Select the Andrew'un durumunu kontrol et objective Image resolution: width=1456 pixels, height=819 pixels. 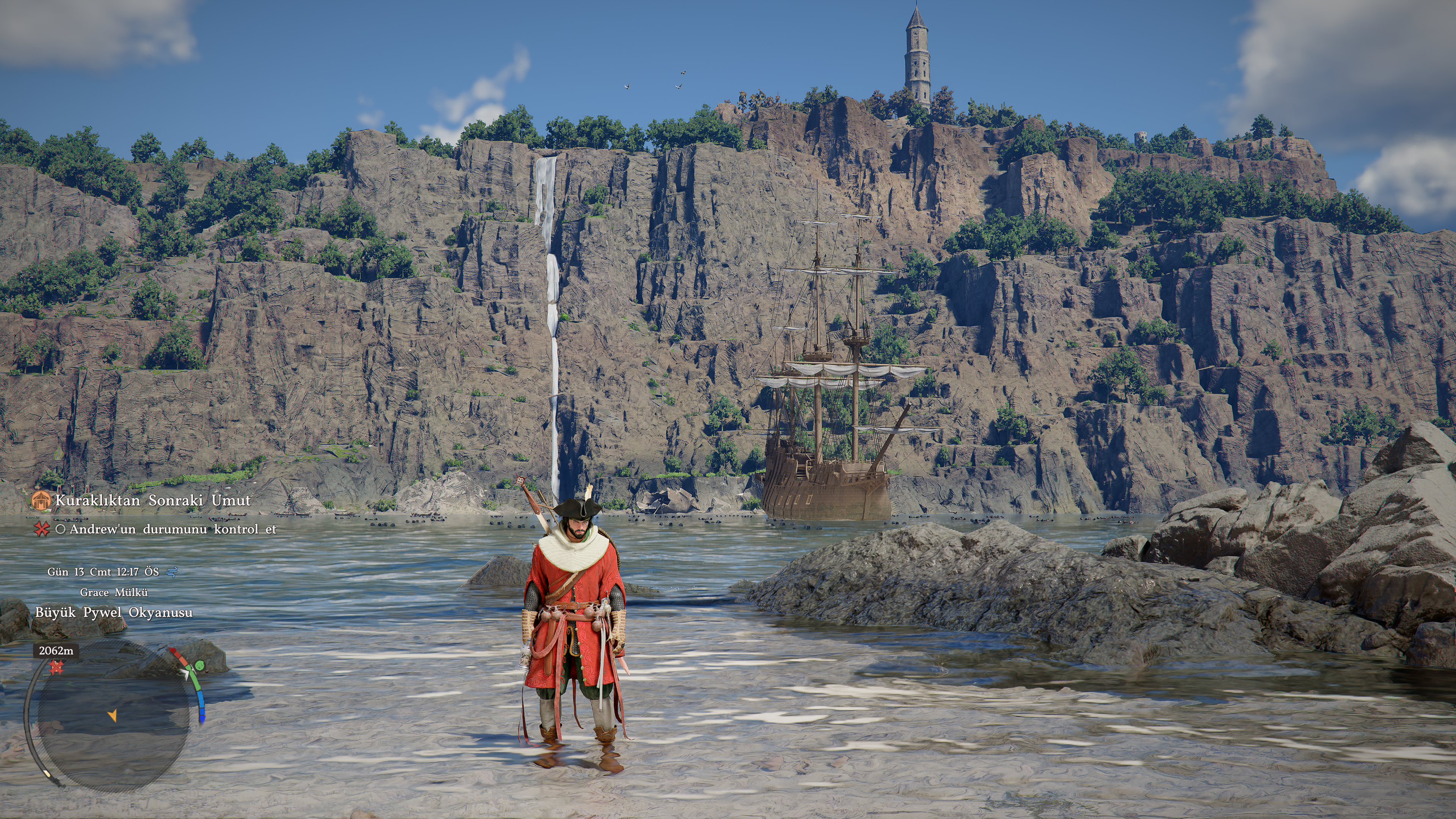click(173, 529)
